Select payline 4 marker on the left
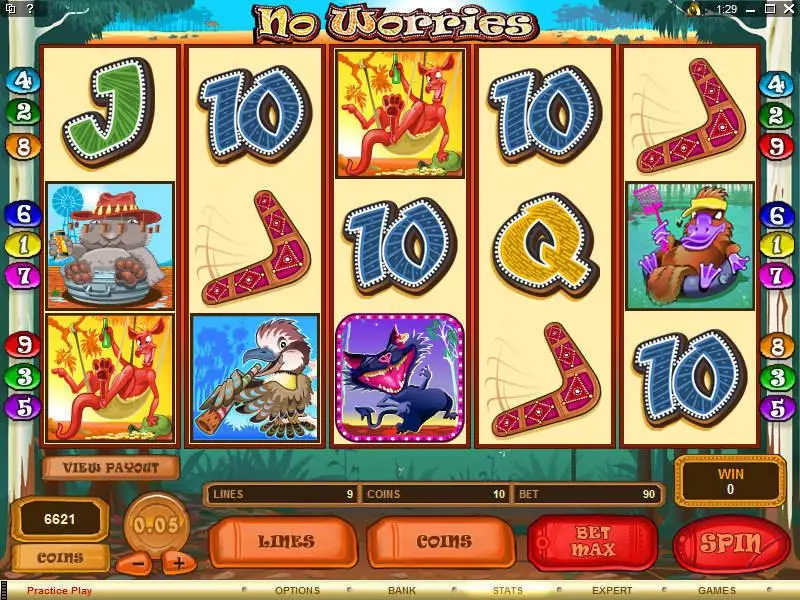The width and height of the screenshot is (800, 600). point(22,81)
